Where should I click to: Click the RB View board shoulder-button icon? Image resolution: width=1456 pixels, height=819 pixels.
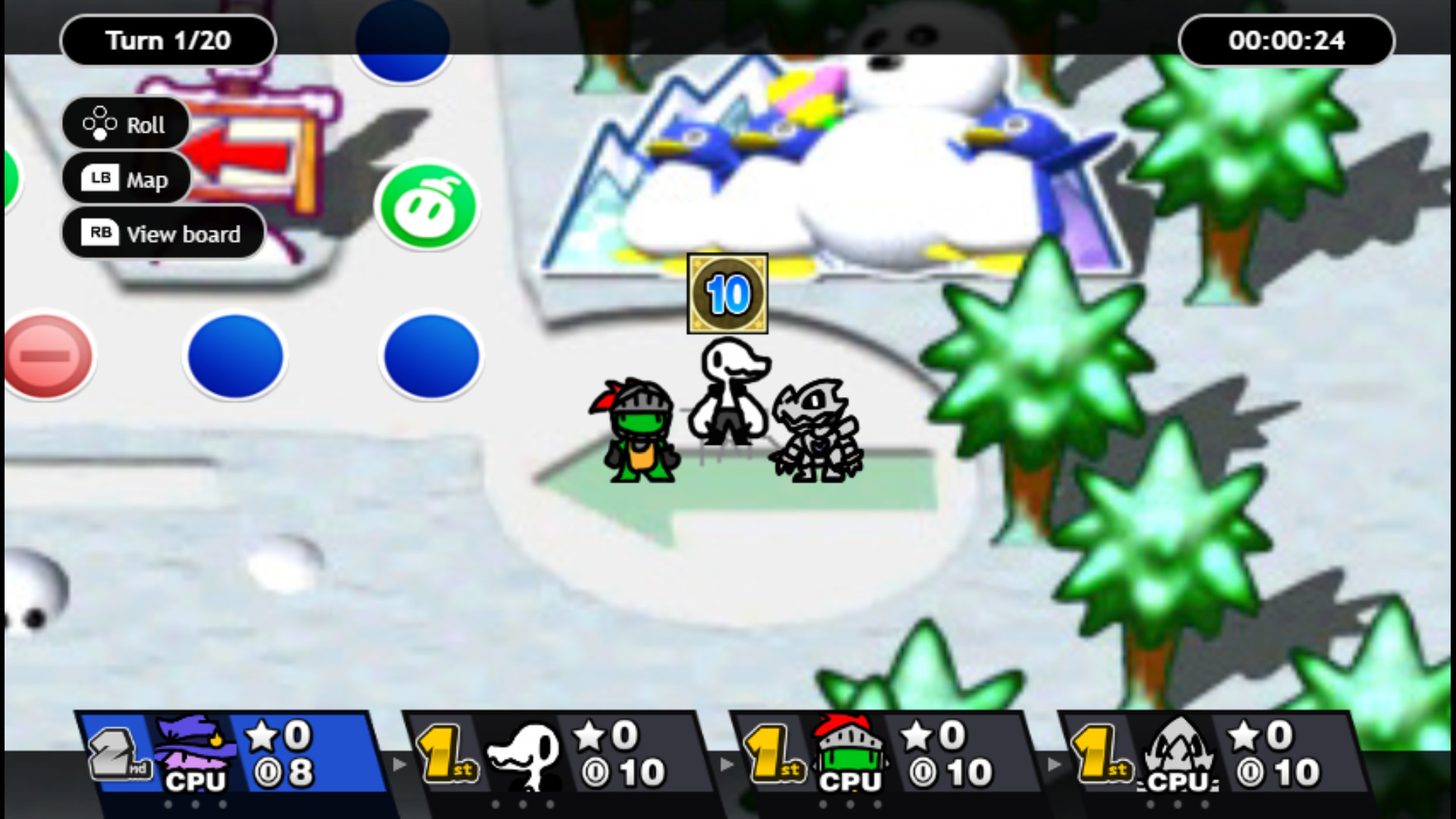101,233
